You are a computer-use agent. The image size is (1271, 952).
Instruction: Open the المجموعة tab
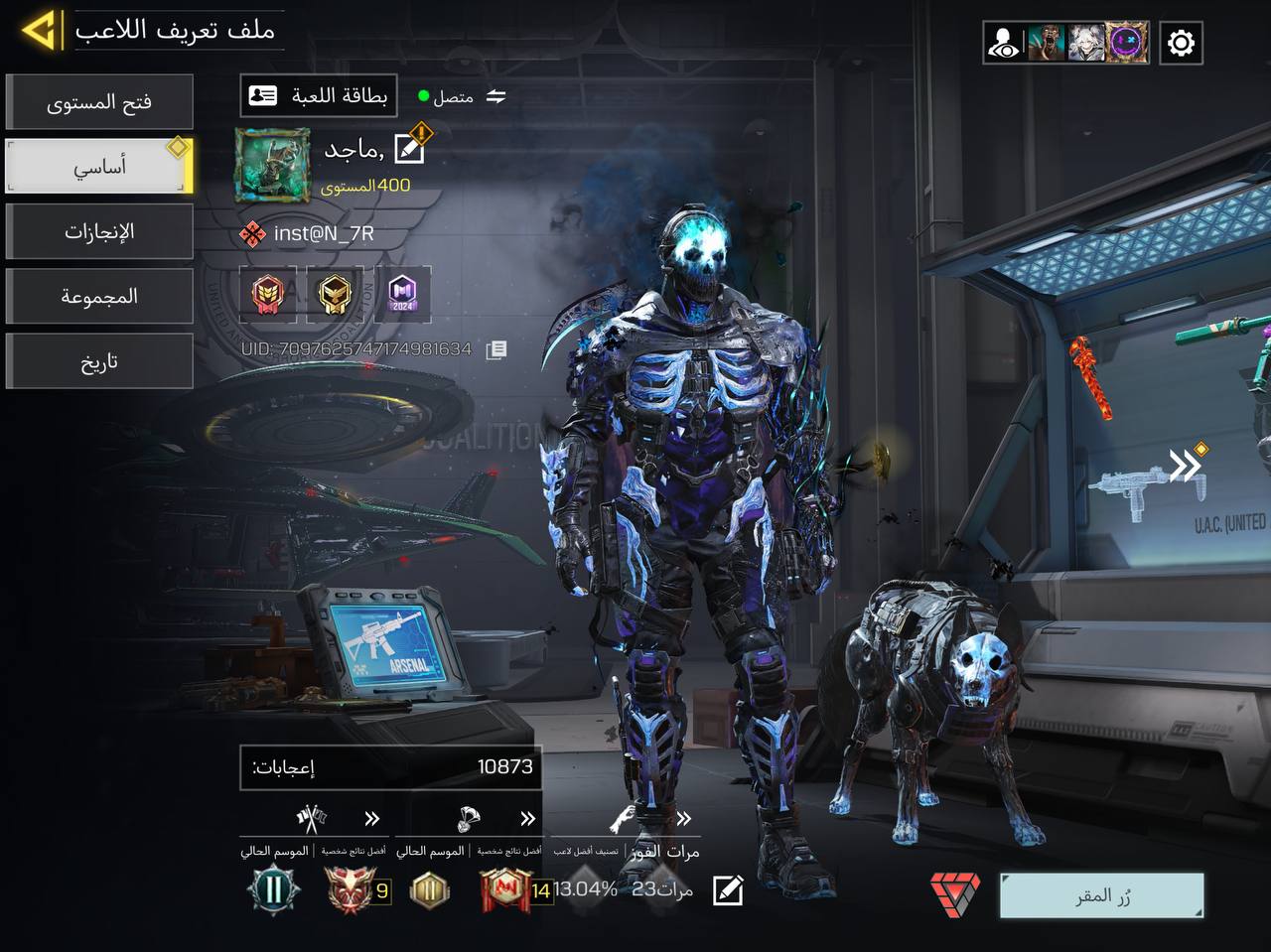tap(99, 297)
